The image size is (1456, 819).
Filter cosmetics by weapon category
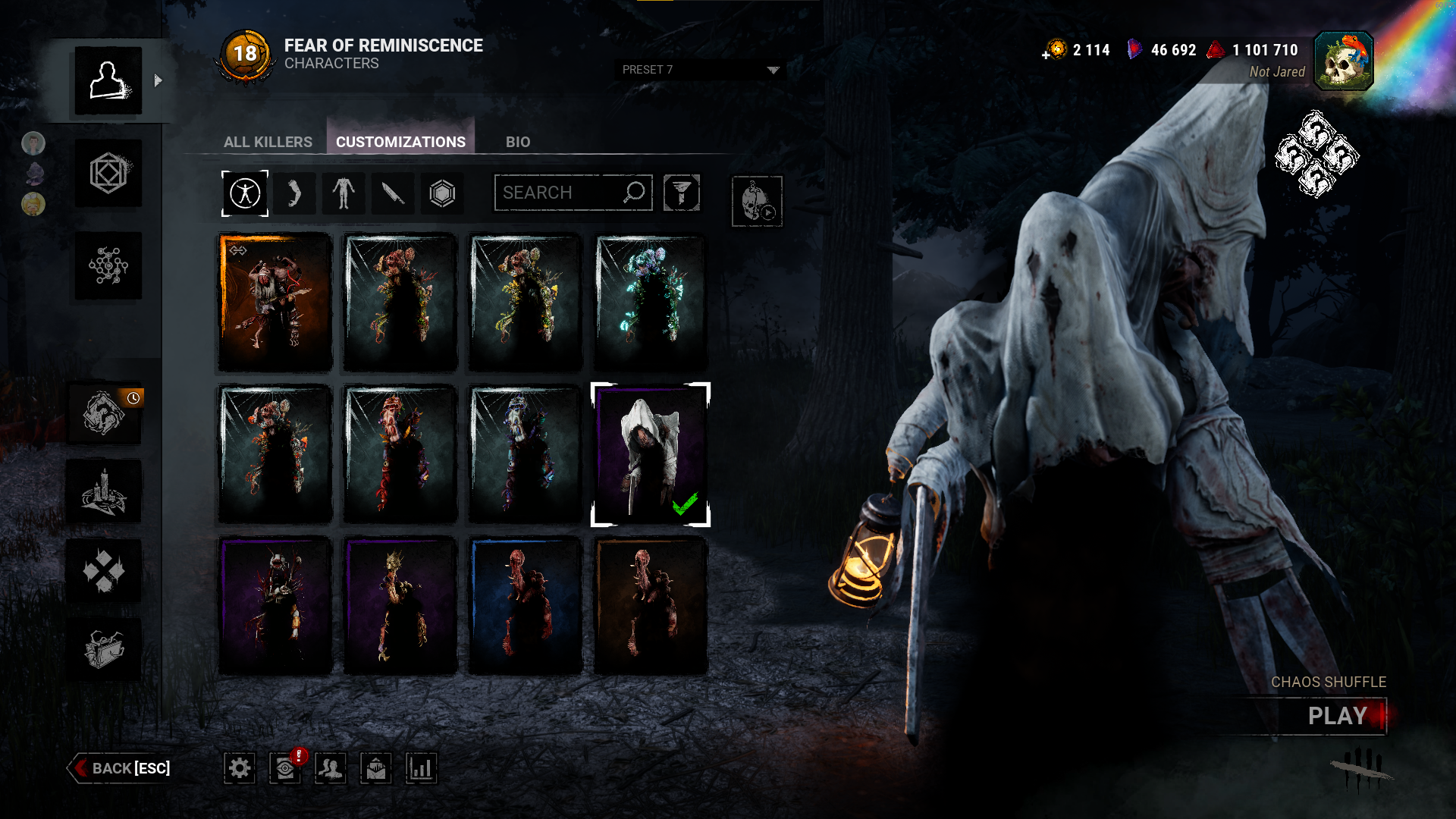tap(393, 193)
